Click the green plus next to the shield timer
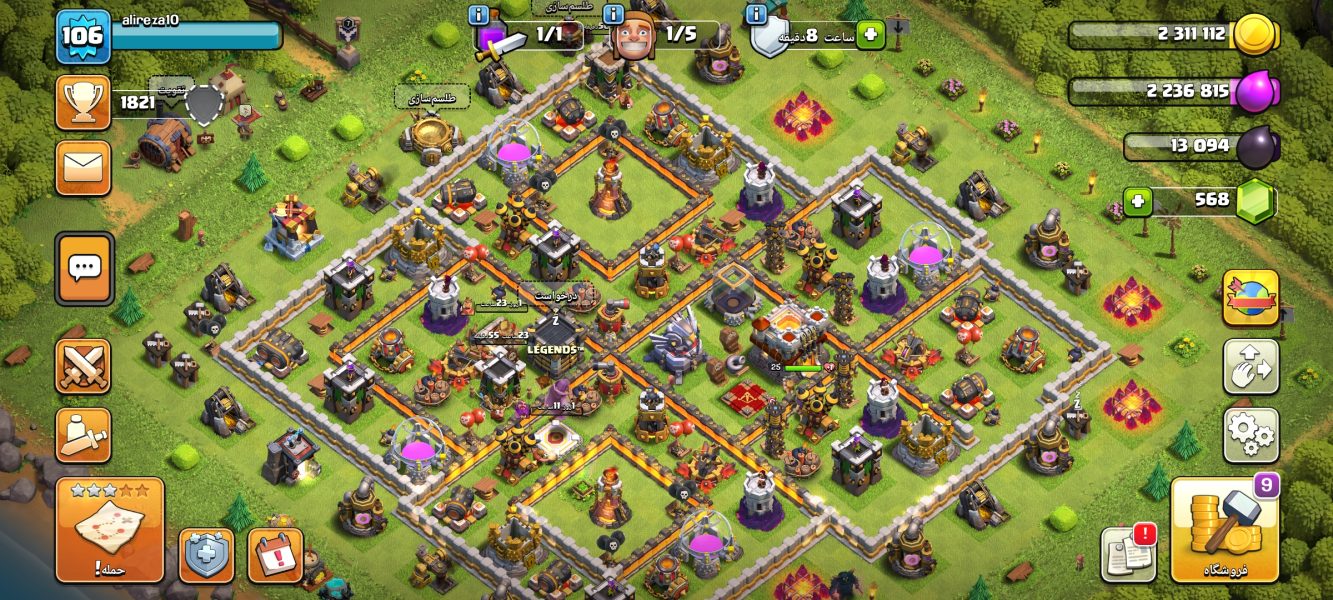The width and height of the screenshot is (1333, 600). 869,35
